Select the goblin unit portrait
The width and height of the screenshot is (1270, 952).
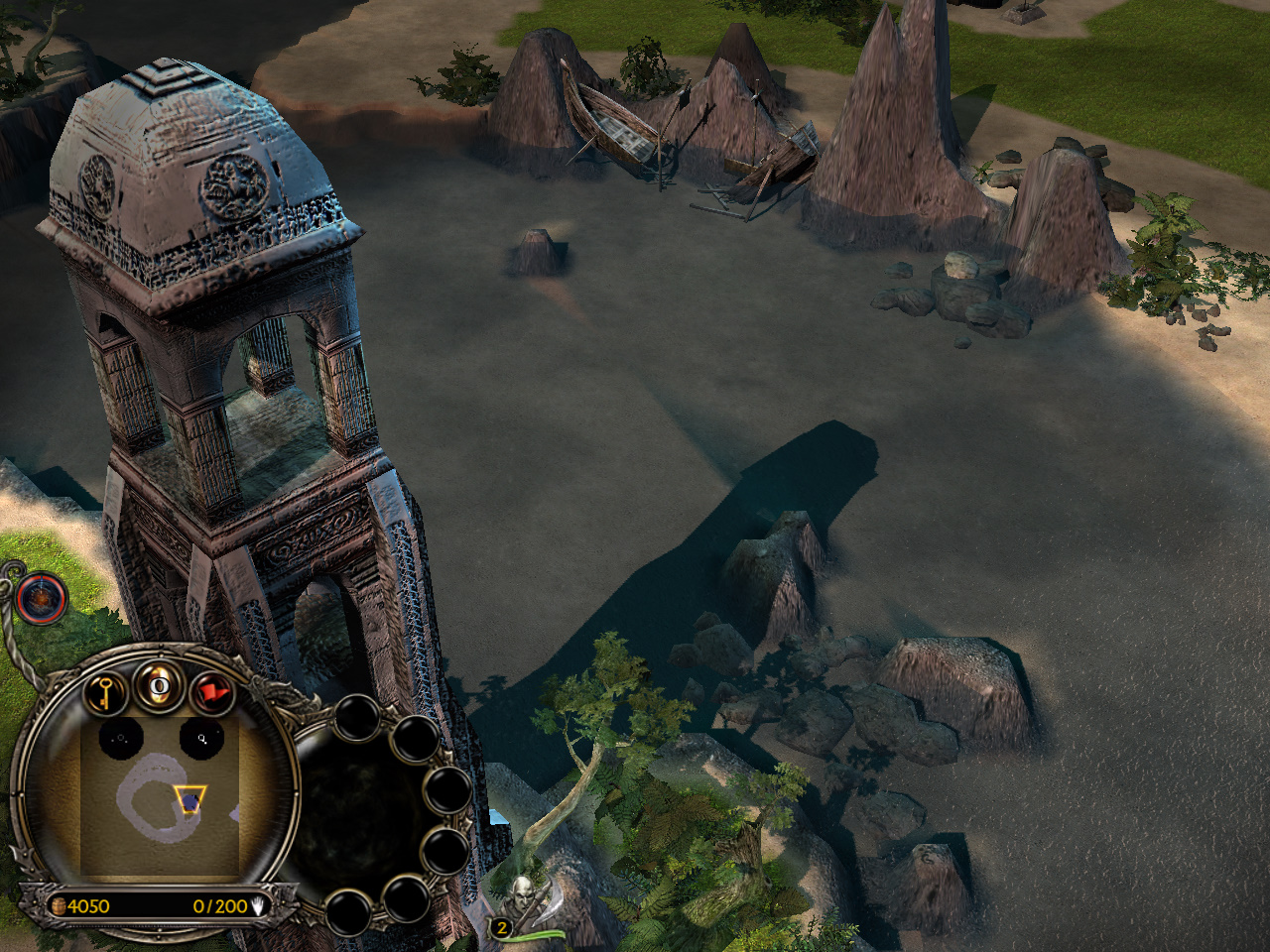tap(523, 897)
